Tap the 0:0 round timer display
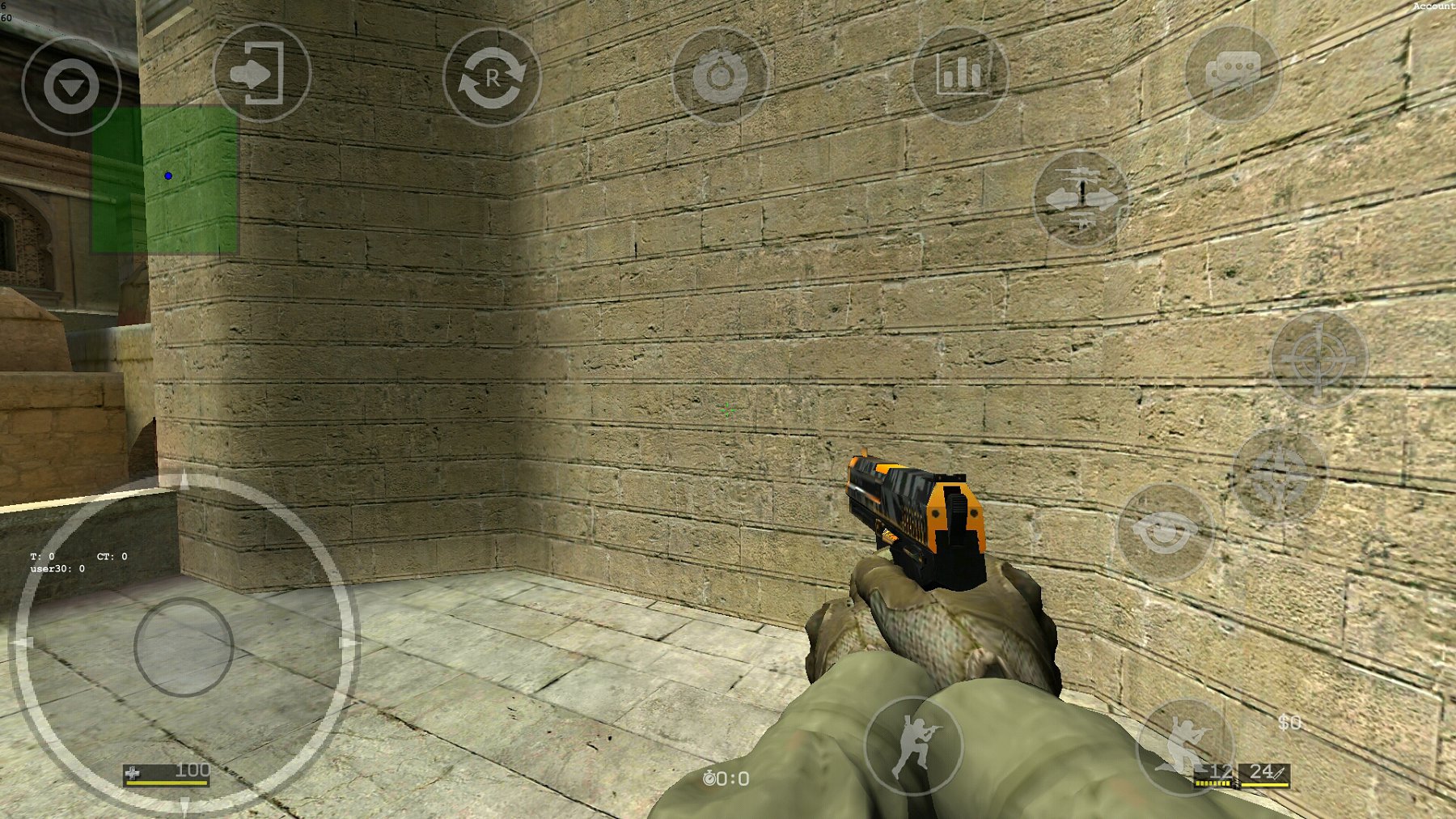1456x819 pixels. (x=728, y=779)
